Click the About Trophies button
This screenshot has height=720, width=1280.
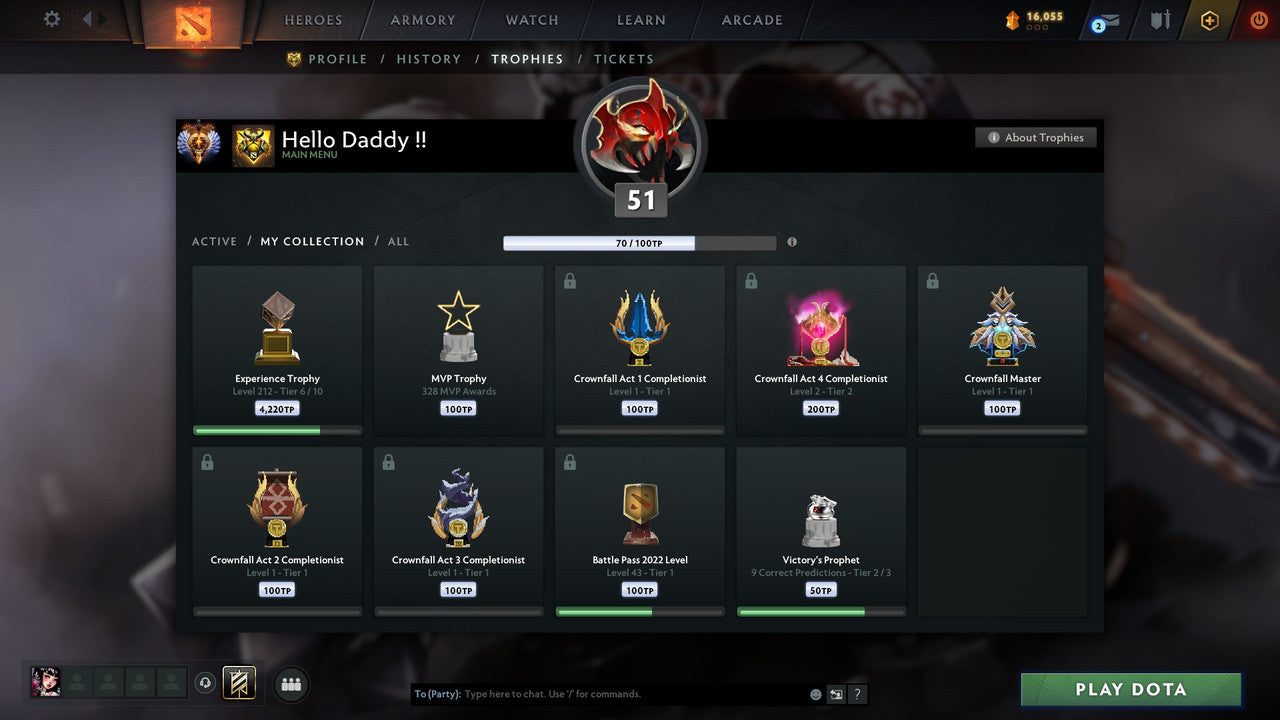pos(1036,137)
